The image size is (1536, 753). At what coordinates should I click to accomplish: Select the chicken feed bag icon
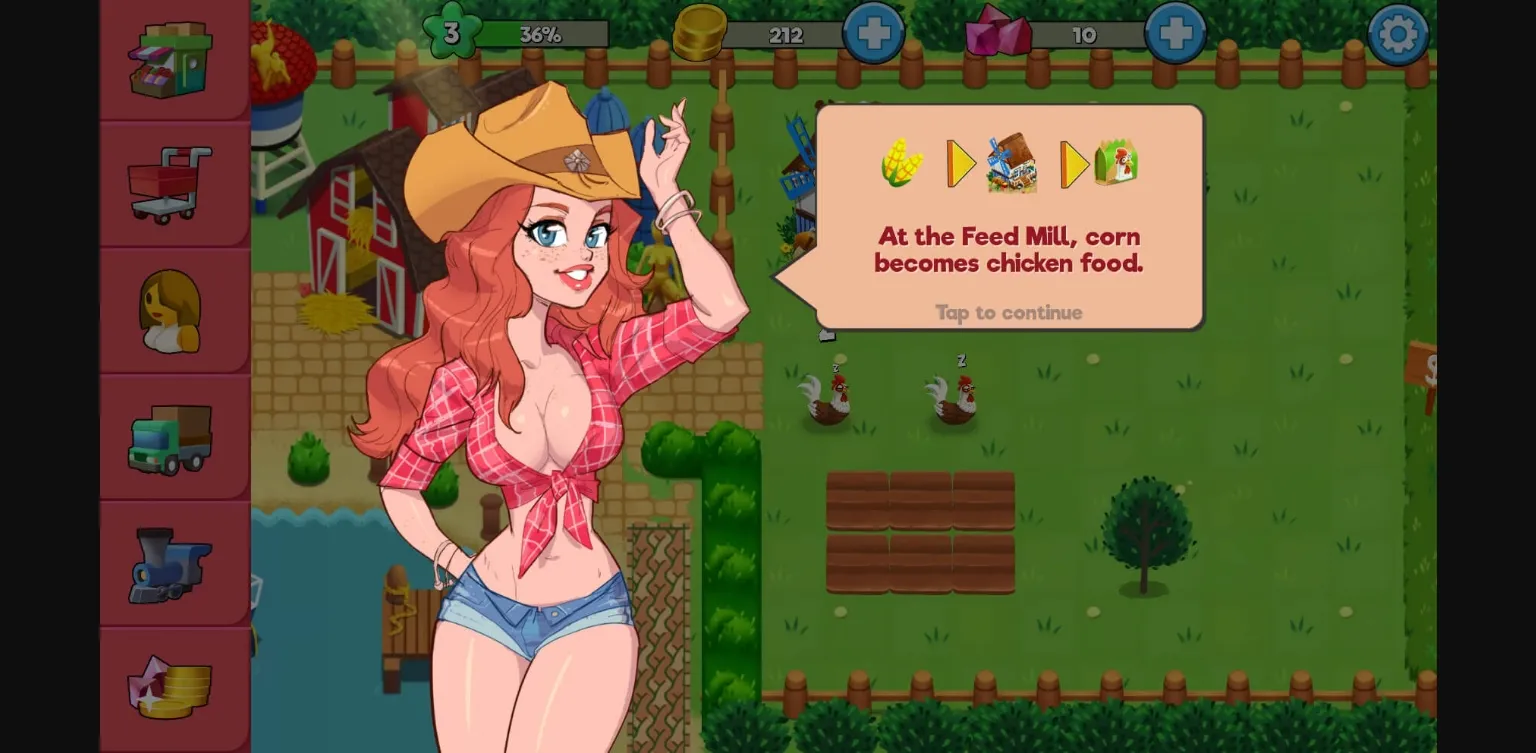click(1118, 162)
